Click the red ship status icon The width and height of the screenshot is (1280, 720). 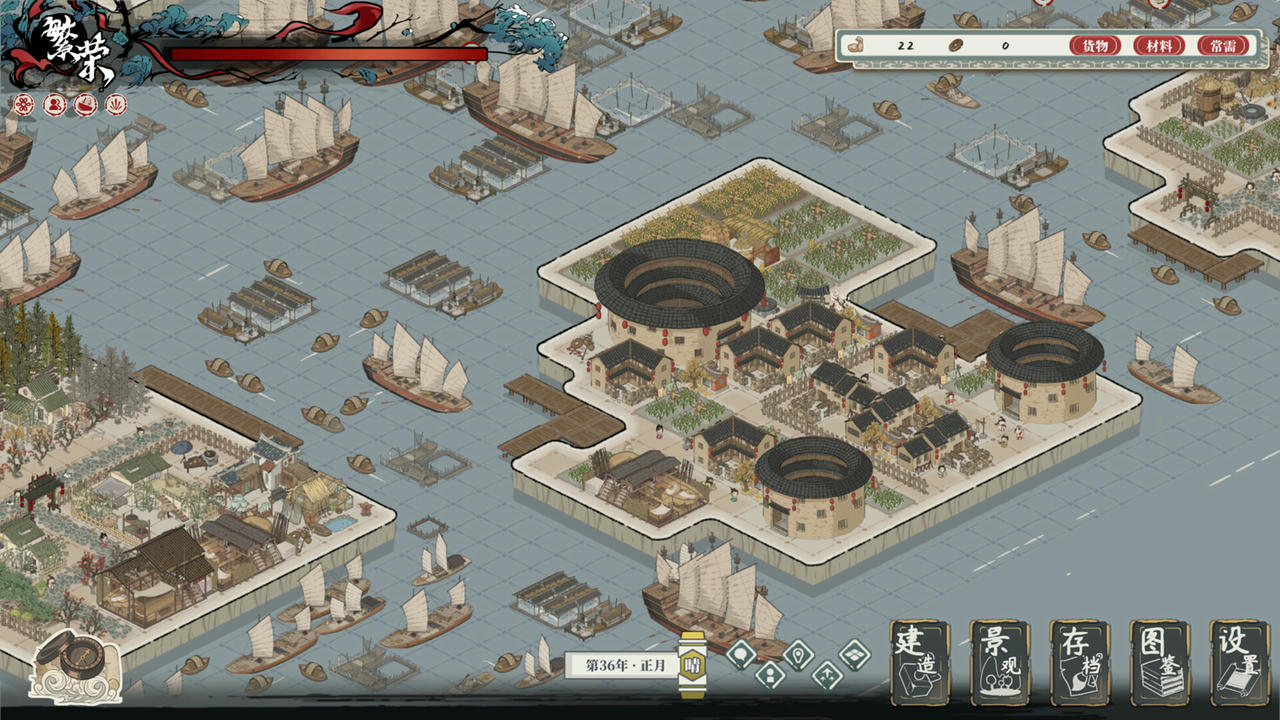pyautogui.click(x=86, y=104)
